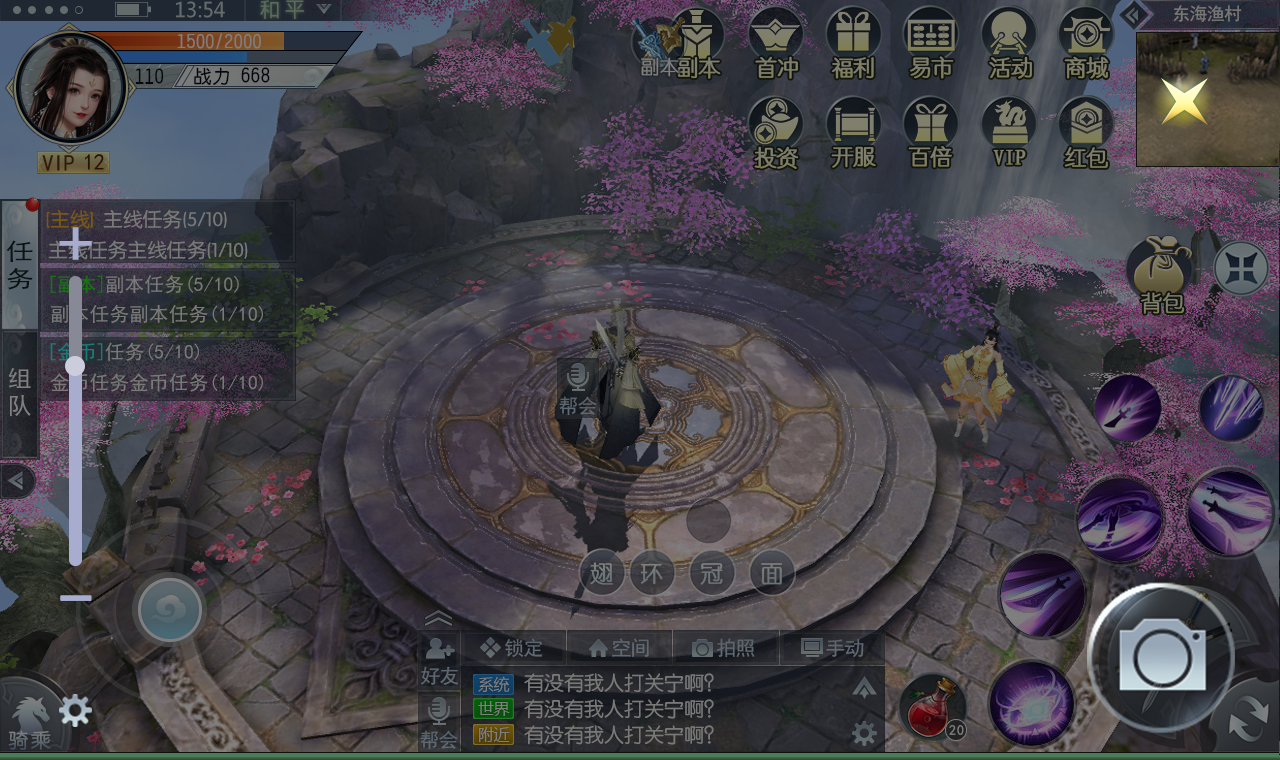
Task: Open the 好友 friends list
Action: (439, 661)
